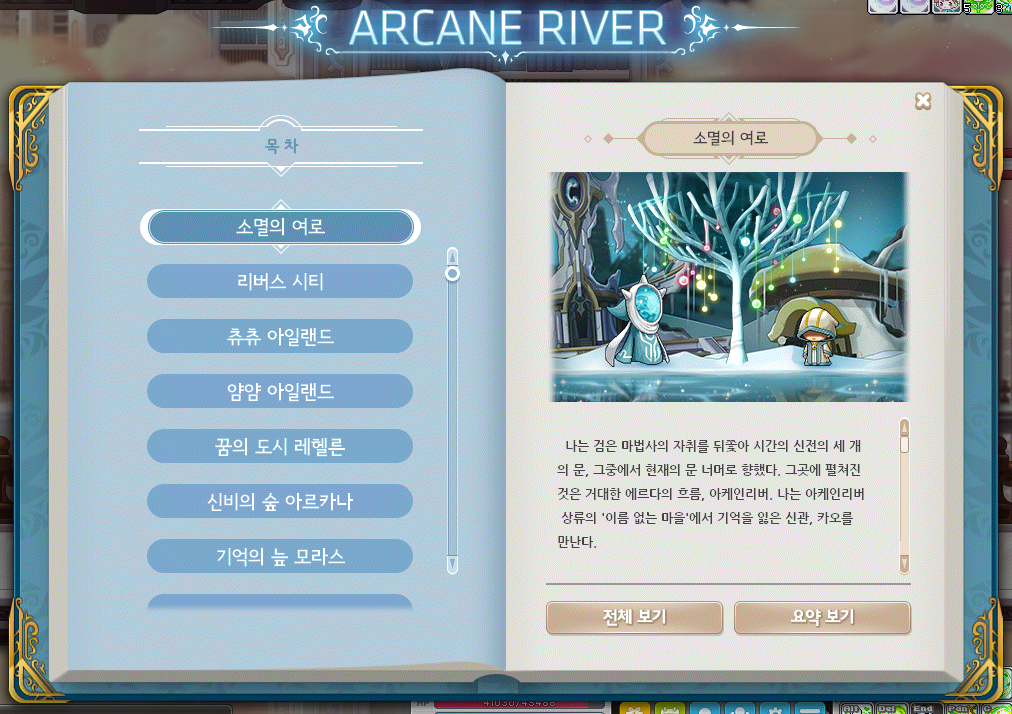Screen dimensions: 1012x714
Task: Close the Arcane River book
Action: pos(923,101)
